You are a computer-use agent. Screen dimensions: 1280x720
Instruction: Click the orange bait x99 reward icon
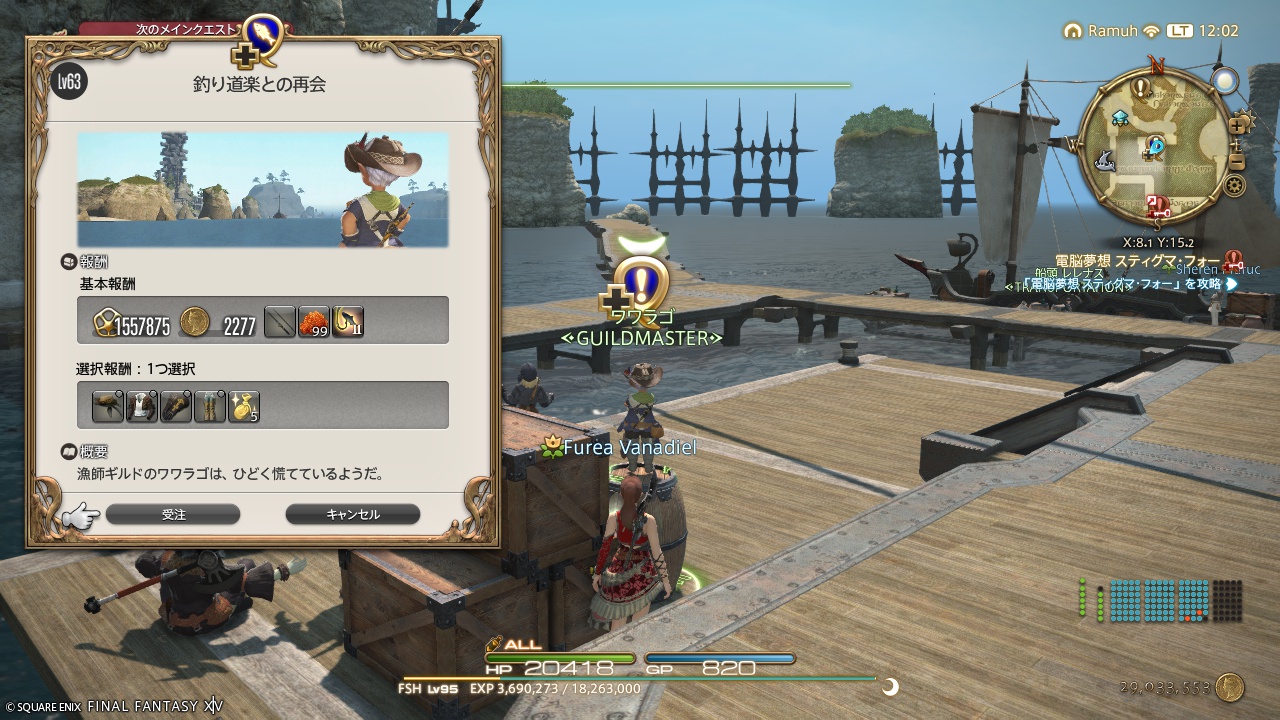(314, 321)
